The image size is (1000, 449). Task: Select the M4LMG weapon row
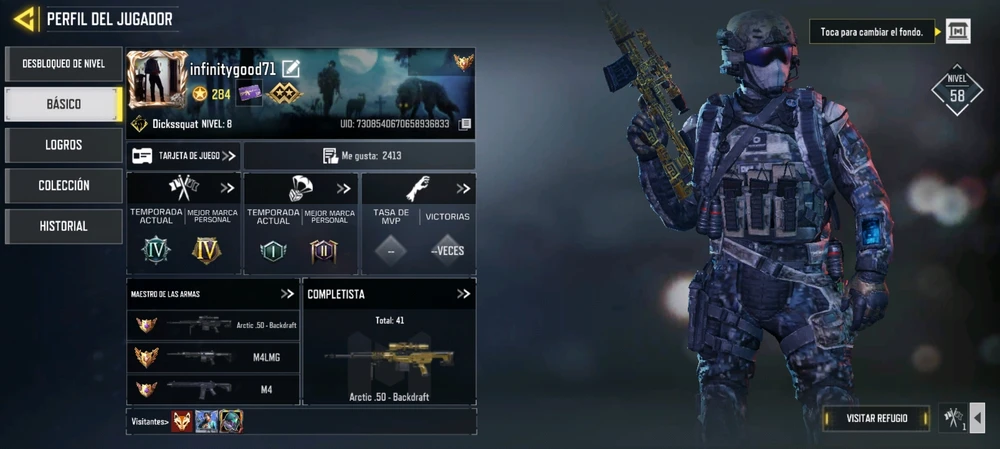coord(214,357)
